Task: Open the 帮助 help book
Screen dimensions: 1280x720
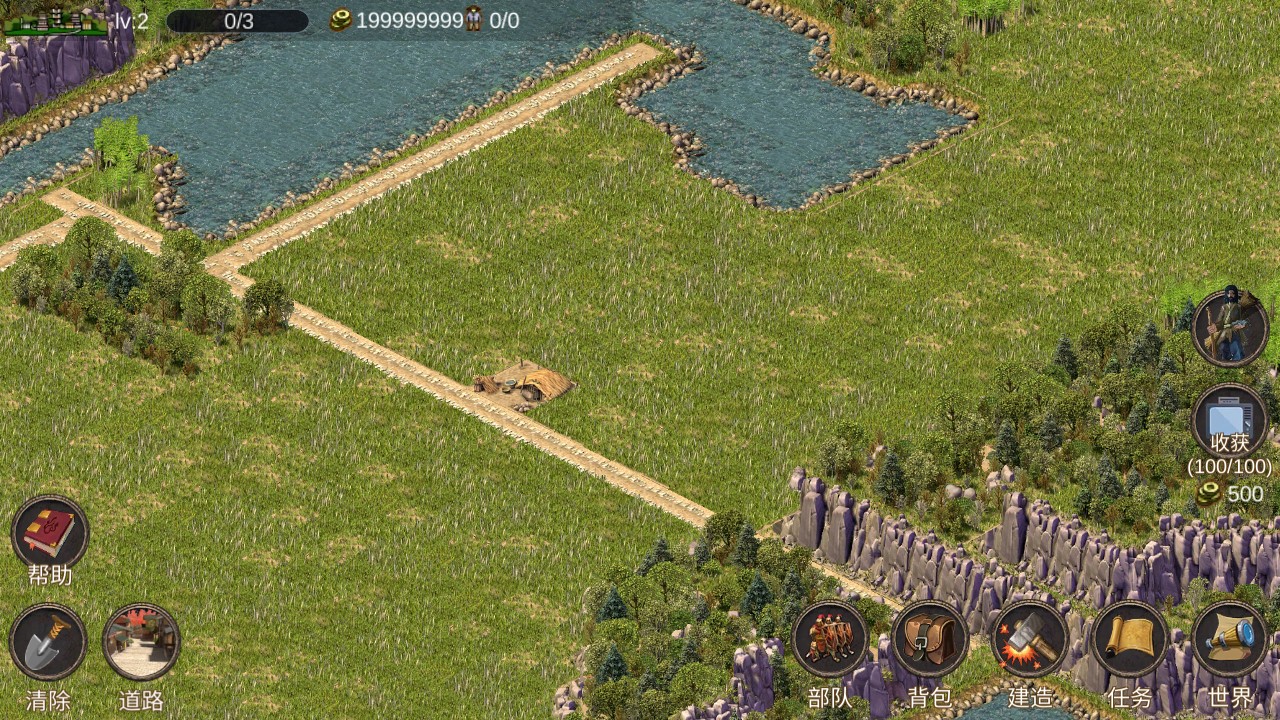Action: (50, 533)
